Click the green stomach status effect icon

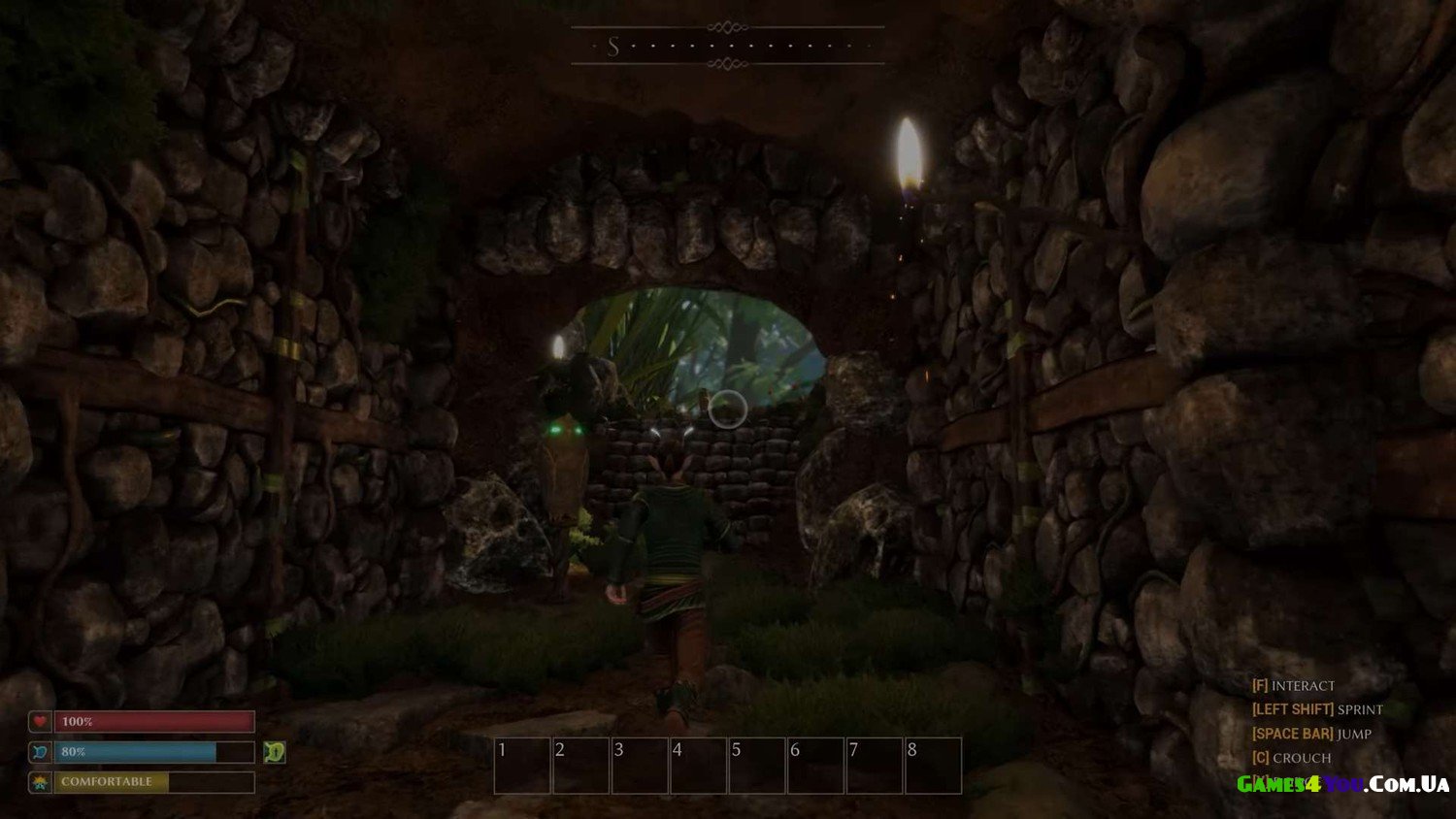[x=275, y=752]
